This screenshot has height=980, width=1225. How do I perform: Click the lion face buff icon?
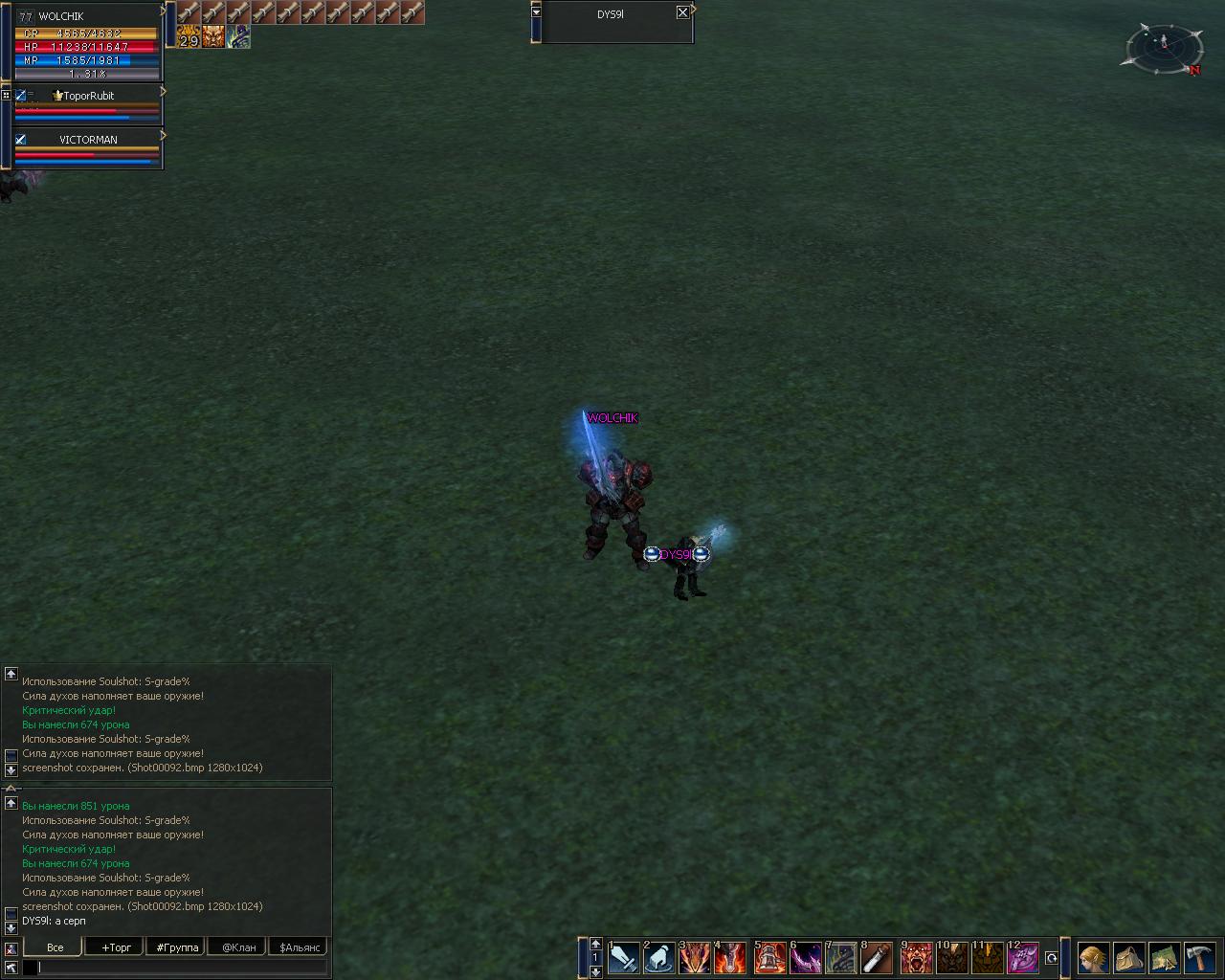tap(213, 36)
